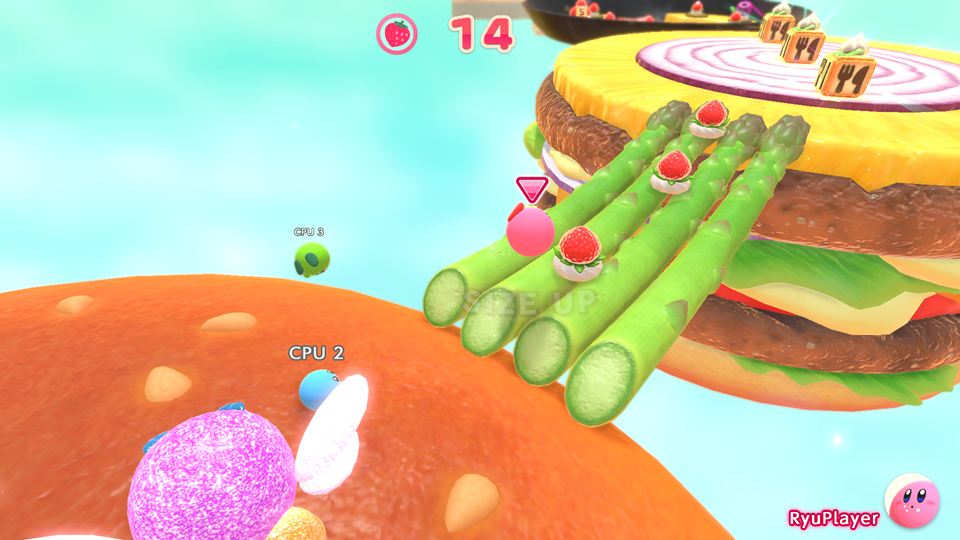This screenshot has height=540, width=960.
Task: Click the pink triangle player marker
Action: point(532,188)
